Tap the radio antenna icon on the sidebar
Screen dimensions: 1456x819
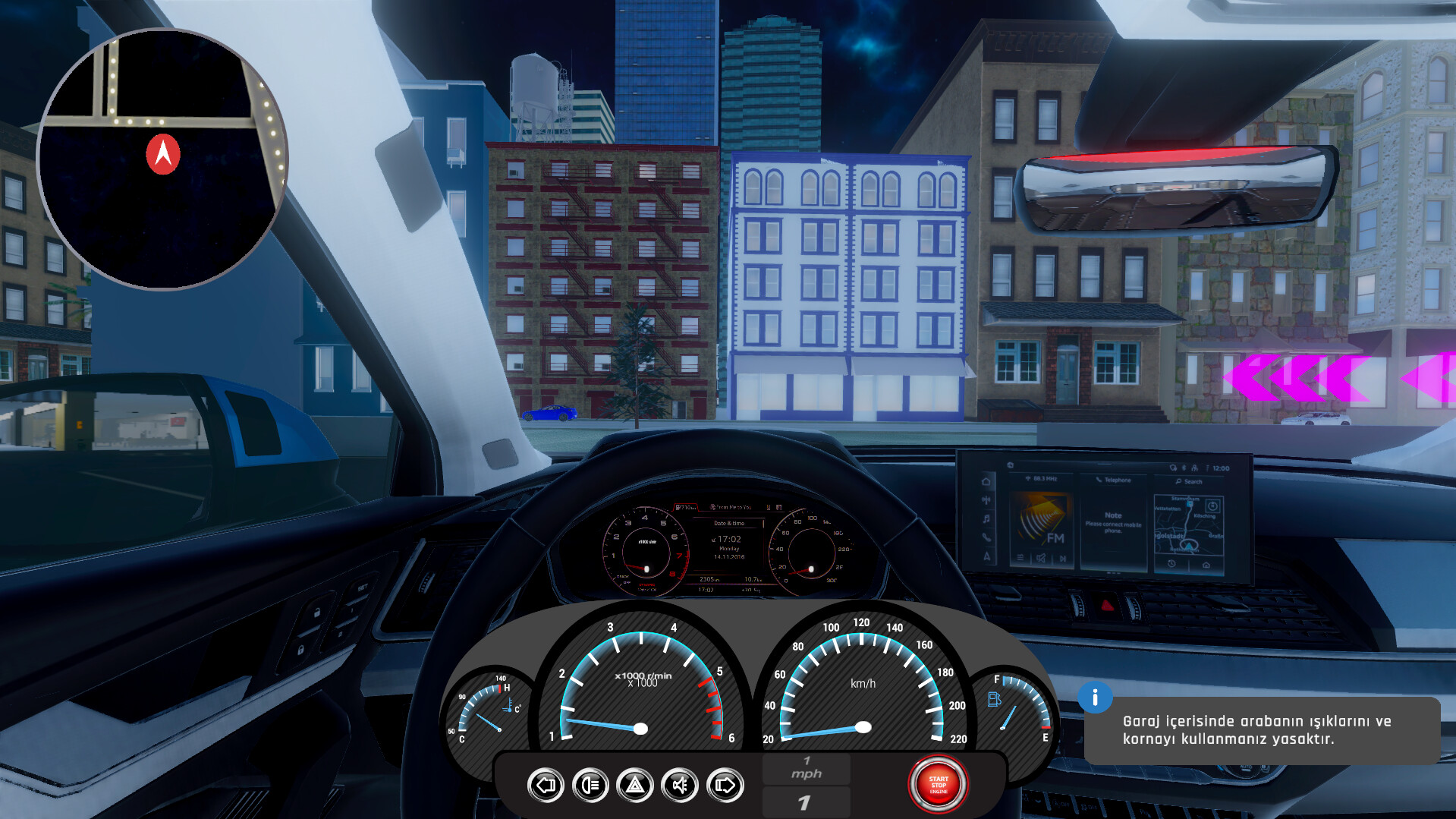tap(986, 499)
